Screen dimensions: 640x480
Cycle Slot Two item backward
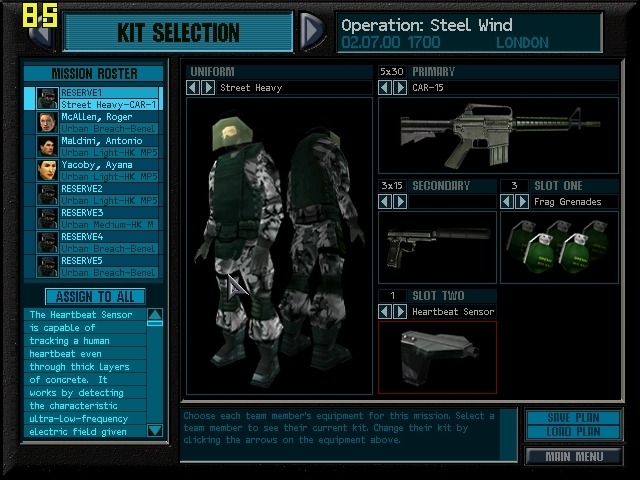[386, 312]
